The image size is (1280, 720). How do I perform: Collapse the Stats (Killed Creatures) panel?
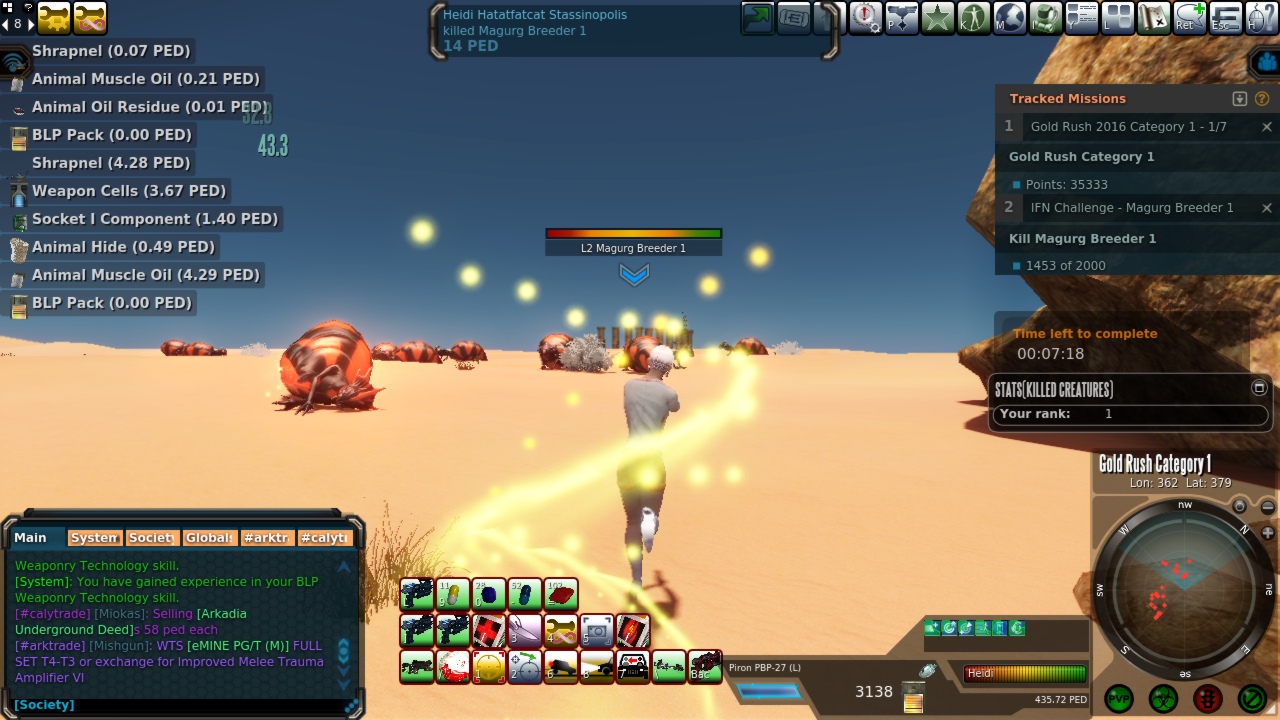pos(1259,388)
